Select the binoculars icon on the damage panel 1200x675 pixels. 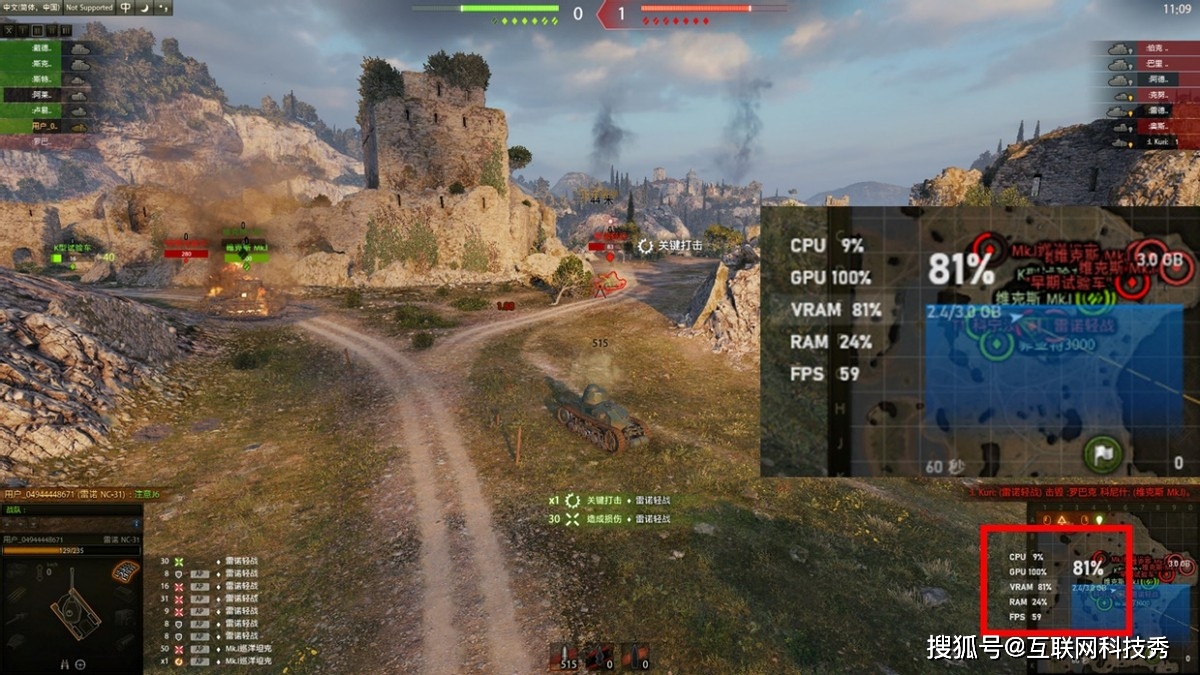pyautogui.click(x=66, y=664)
